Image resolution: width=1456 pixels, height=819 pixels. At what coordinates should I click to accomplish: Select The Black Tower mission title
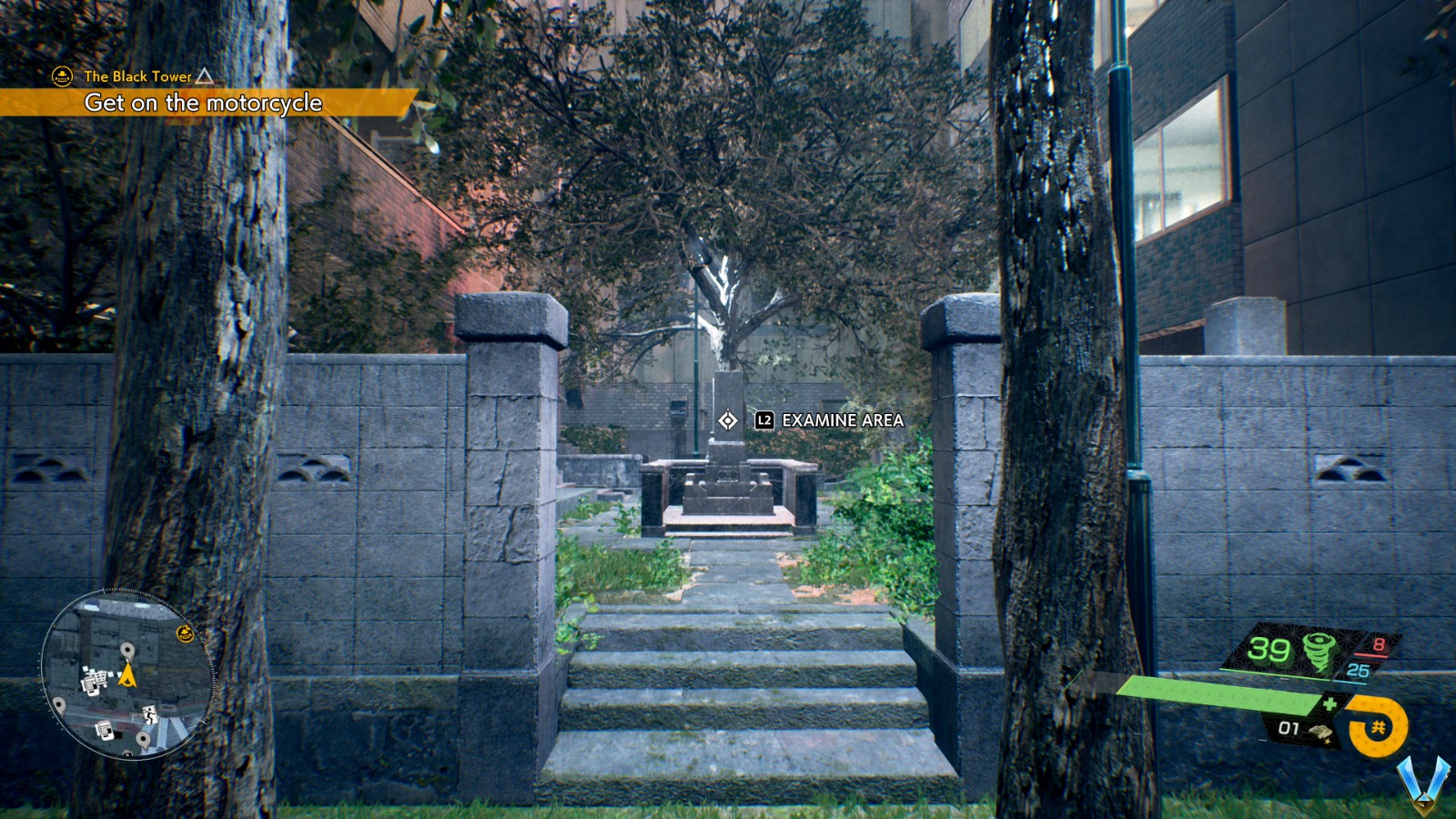137,78
